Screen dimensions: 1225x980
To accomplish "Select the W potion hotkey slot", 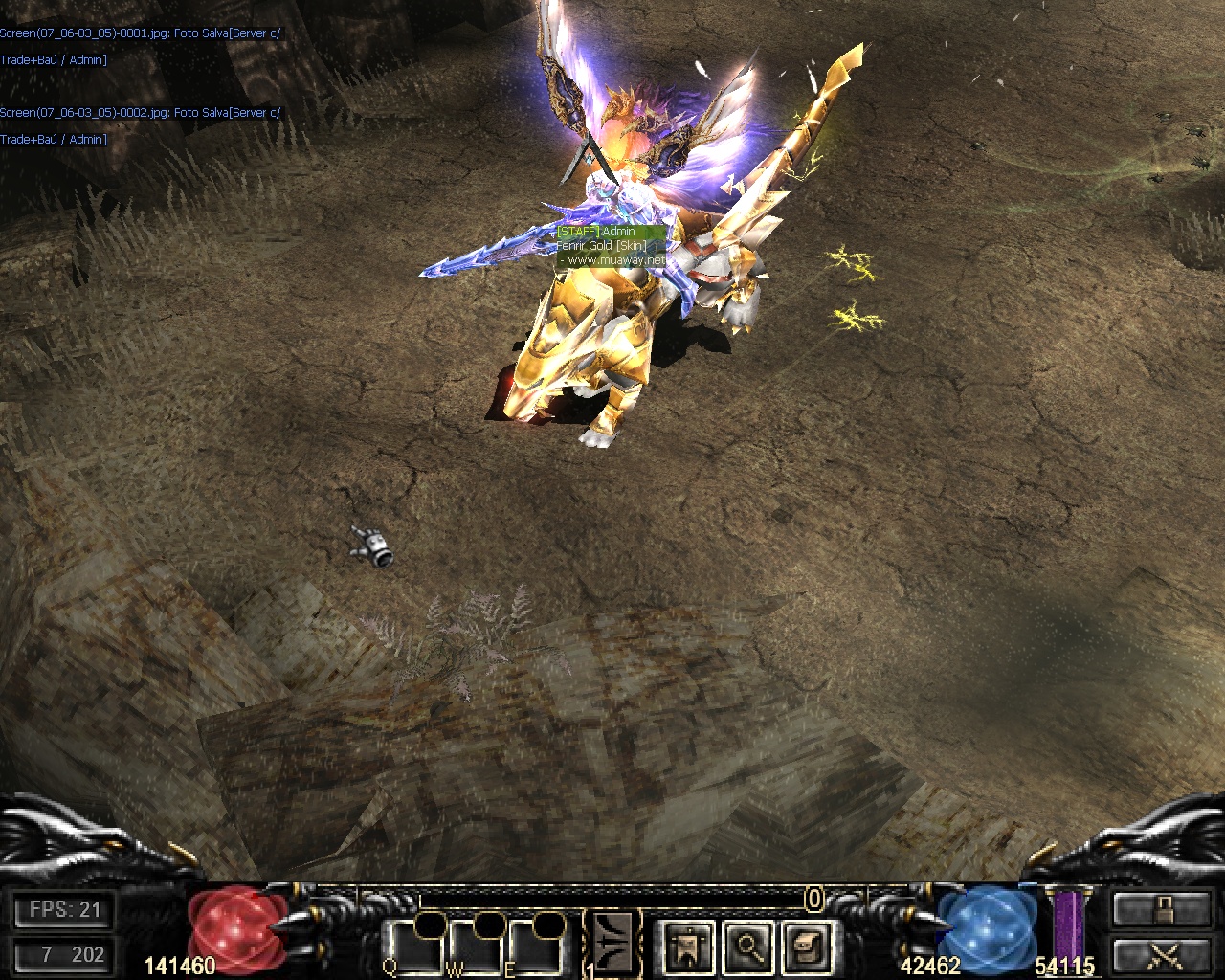I will coord(475,947).
